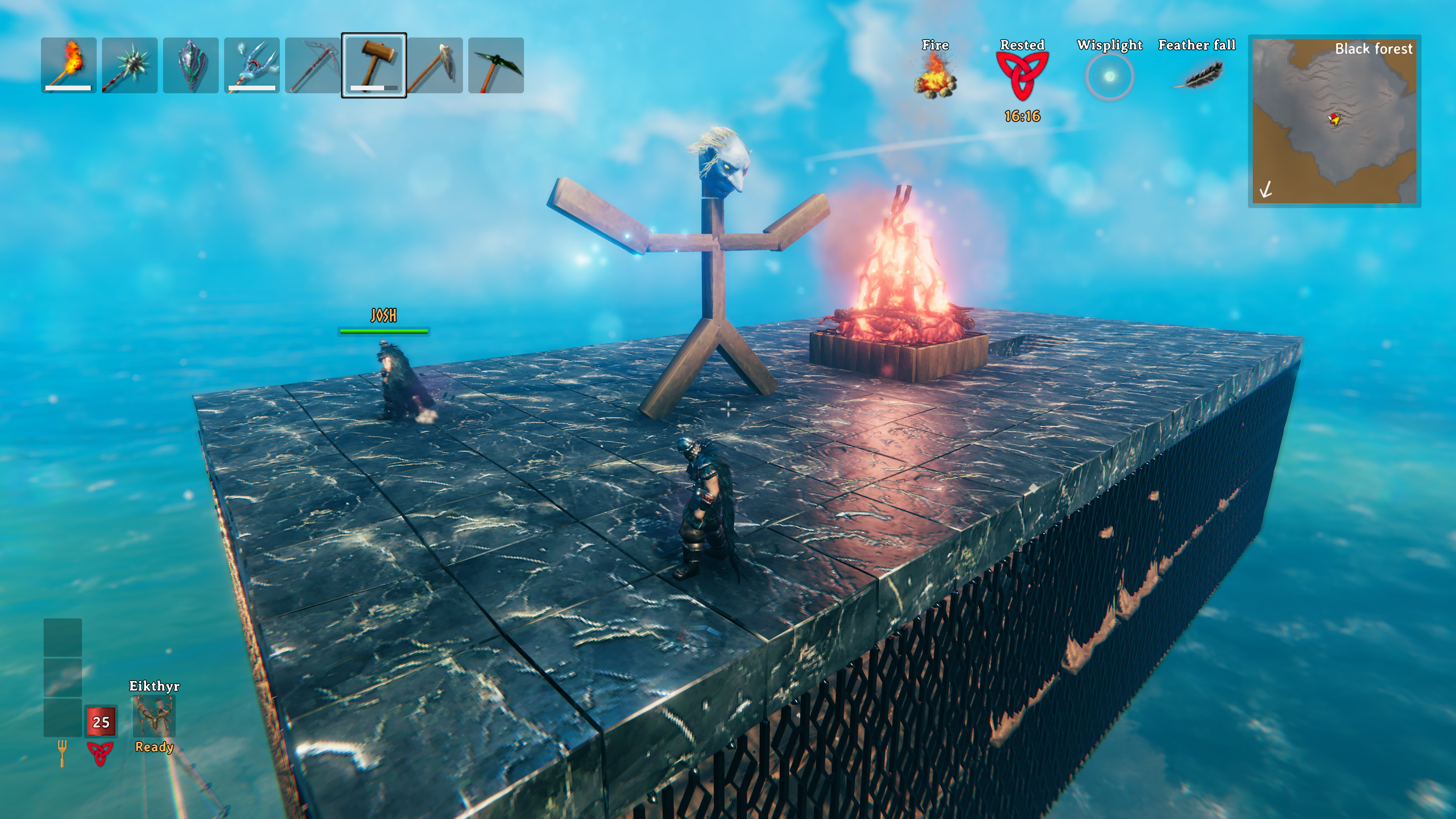
Task: Click the Wisplight status effect icon
Action: click(1109, 77)
